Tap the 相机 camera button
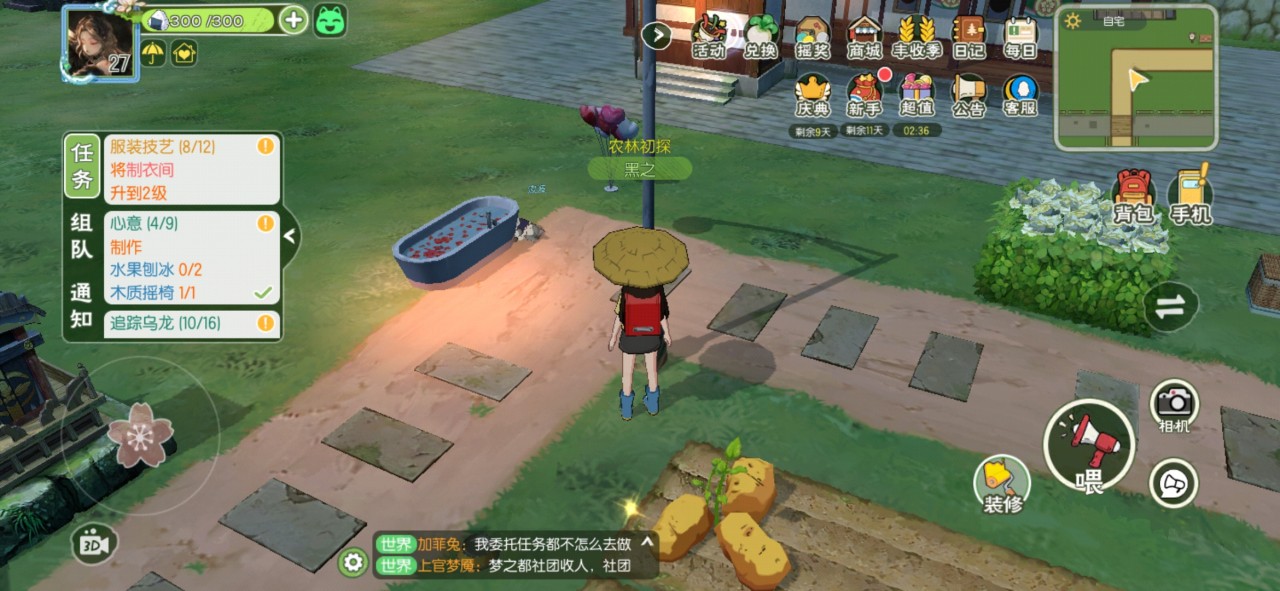This screenshot has height=591, width=1280. (1174, 405)
